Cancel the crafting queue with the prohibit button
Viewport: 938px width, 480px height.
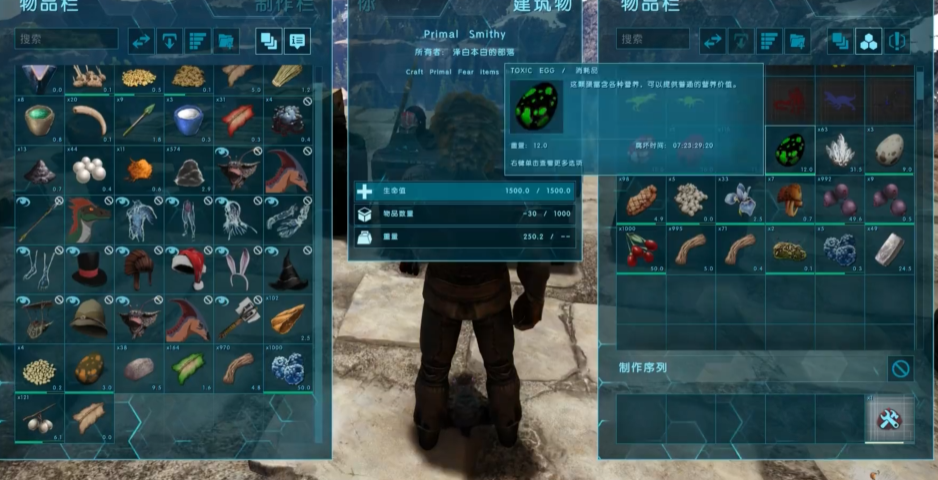tap(900, 369)
